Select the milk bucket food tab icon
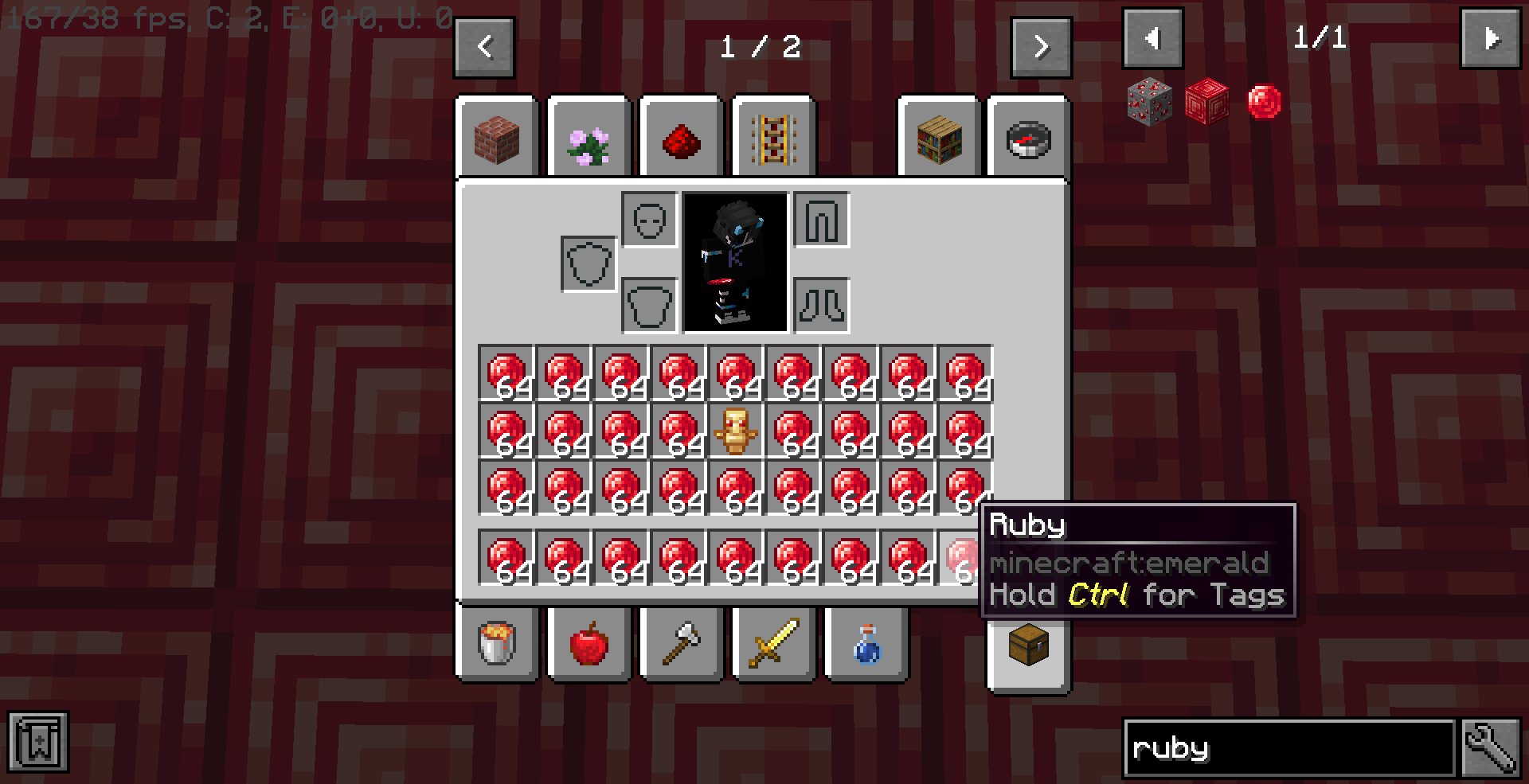This screenshot has height=784, width=1529. [x=496, y=645]
